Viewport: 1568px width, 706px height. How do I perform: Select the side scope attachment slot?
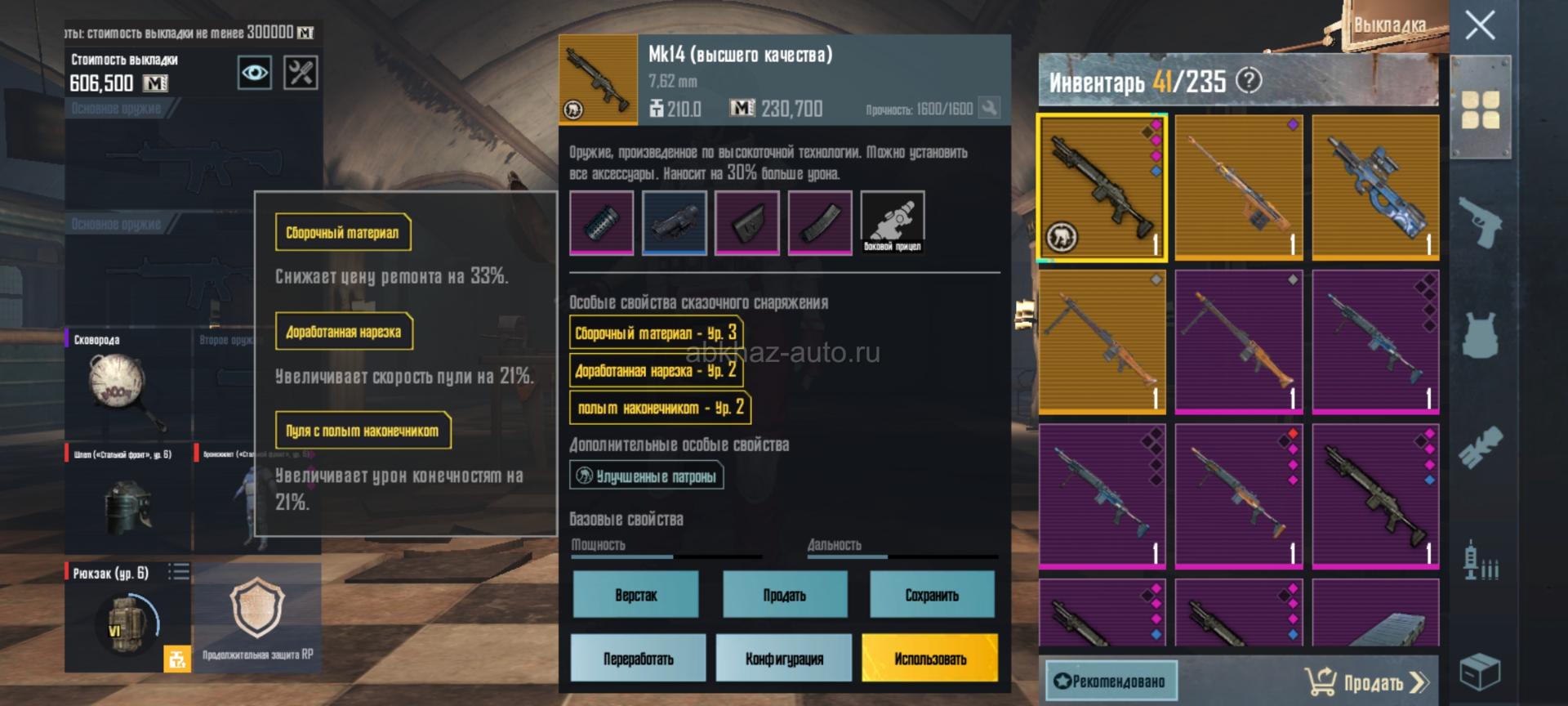pos(892,221)
